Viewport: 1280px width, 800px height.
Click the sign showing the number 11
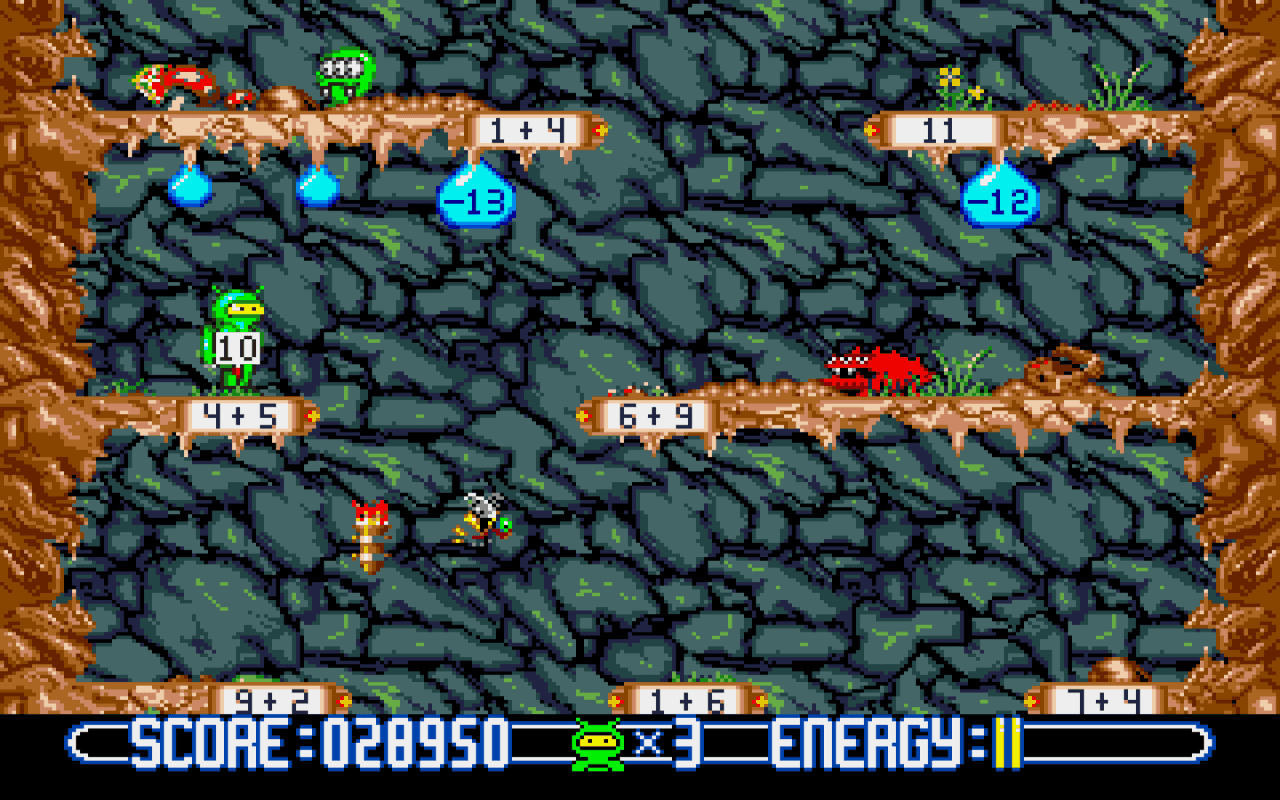coord(946,132)
